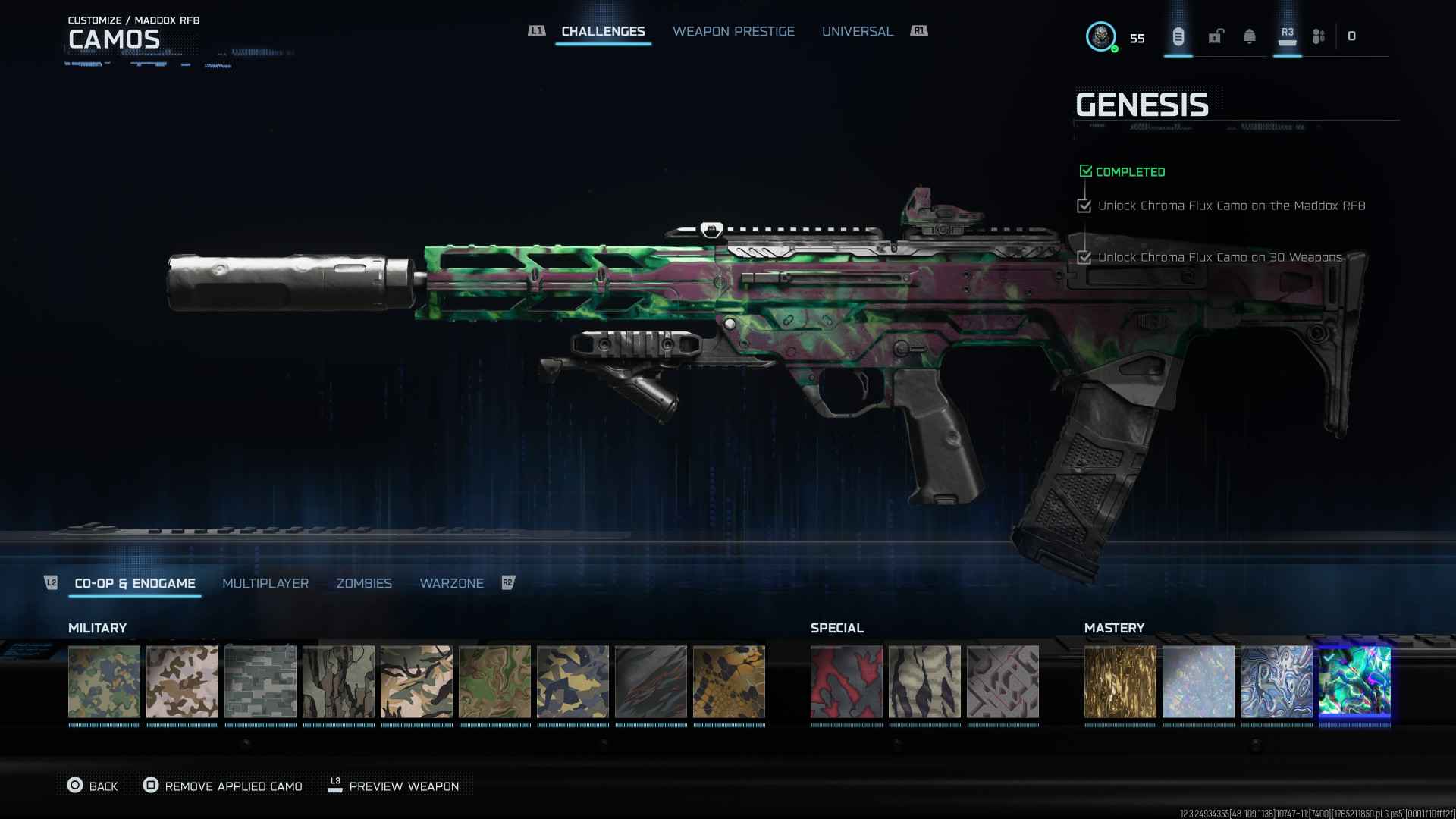Show the Warzone camo category

click(451, 583)
